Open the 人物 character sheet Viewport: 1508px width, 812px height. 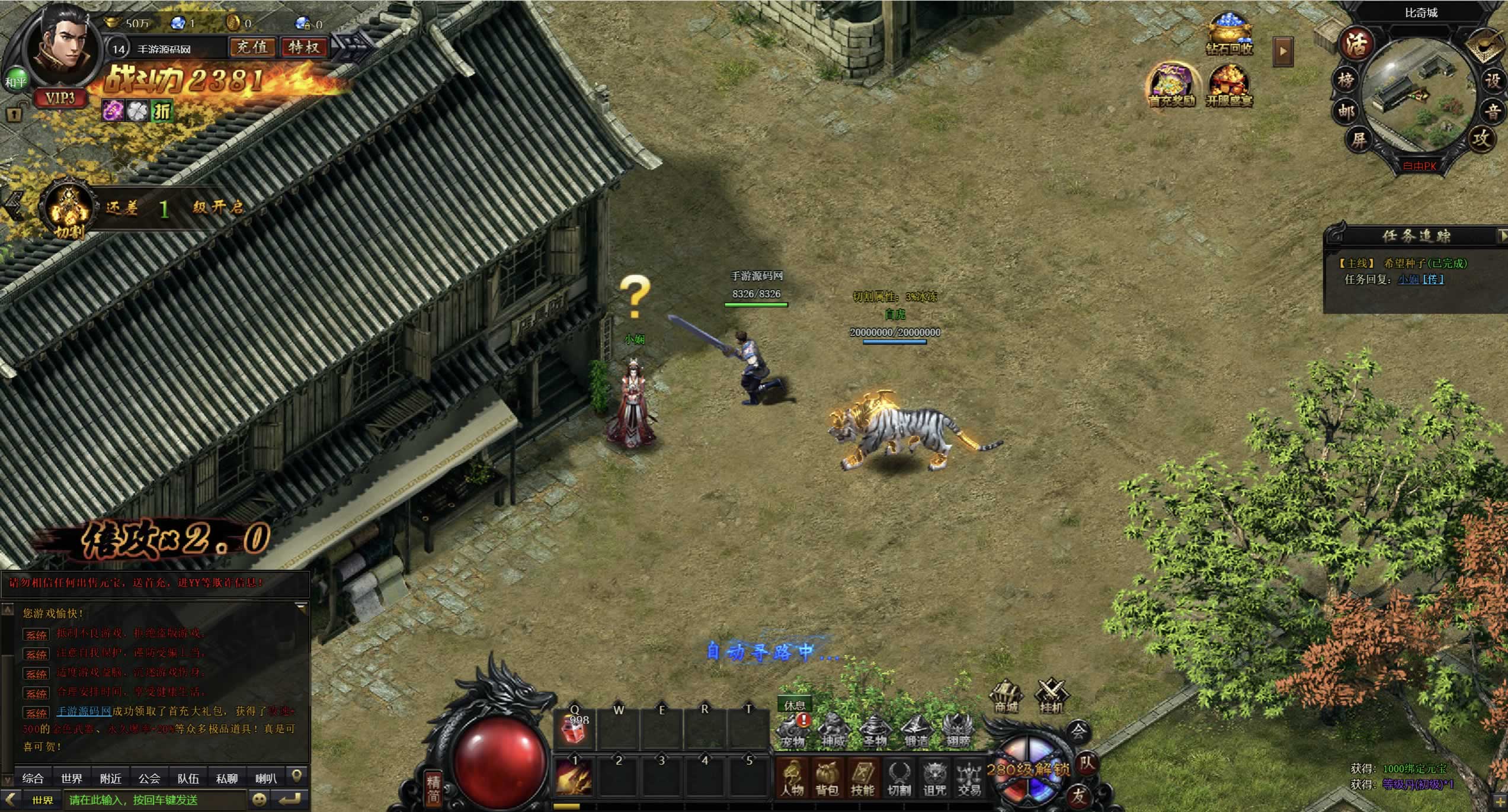pyautogui.click(x=792, y=778)
